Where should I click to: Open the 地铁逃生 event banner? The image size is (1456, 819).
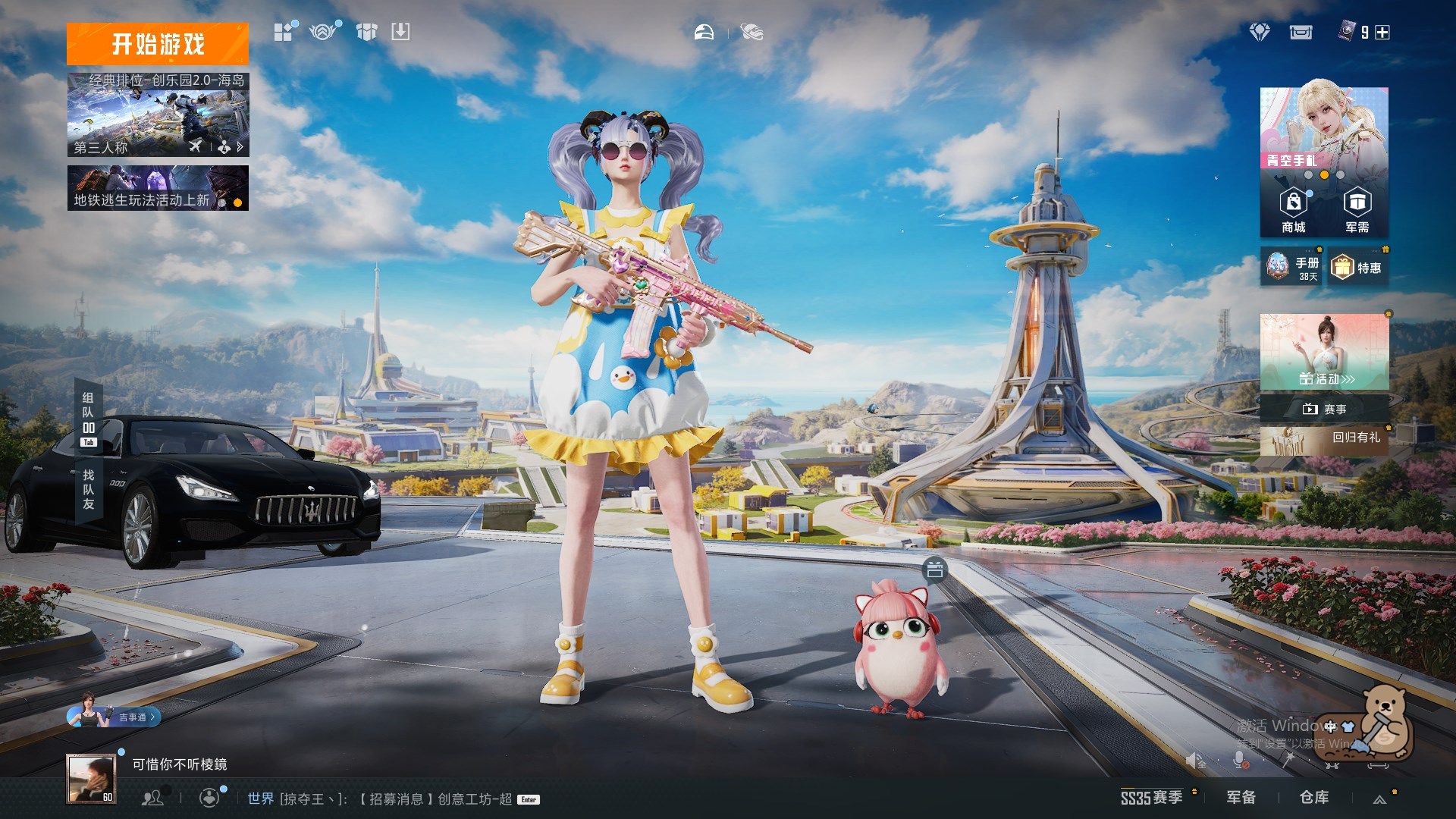tap(158, 188)
